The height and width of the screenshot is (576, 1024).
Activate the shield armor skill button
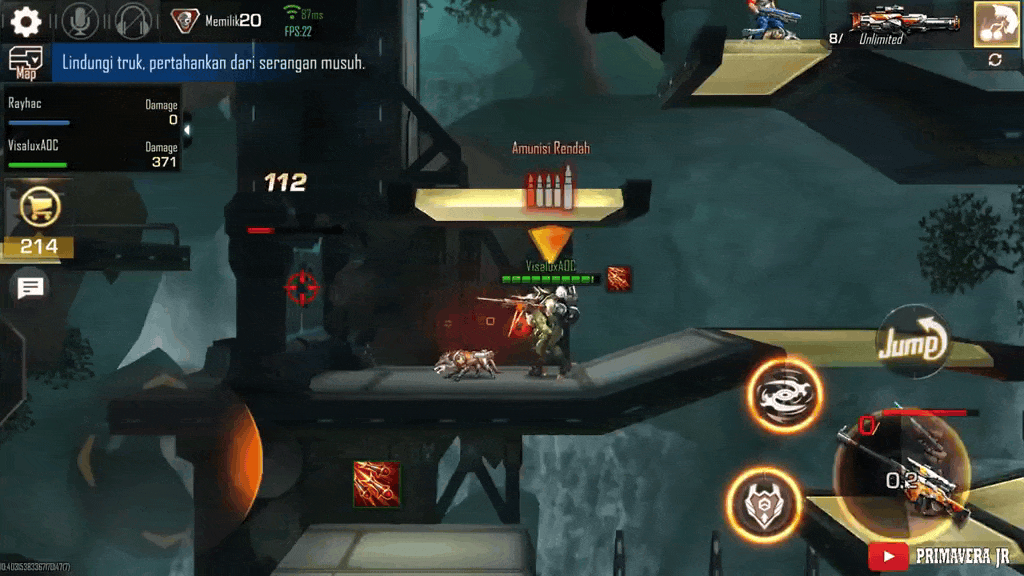763,504
